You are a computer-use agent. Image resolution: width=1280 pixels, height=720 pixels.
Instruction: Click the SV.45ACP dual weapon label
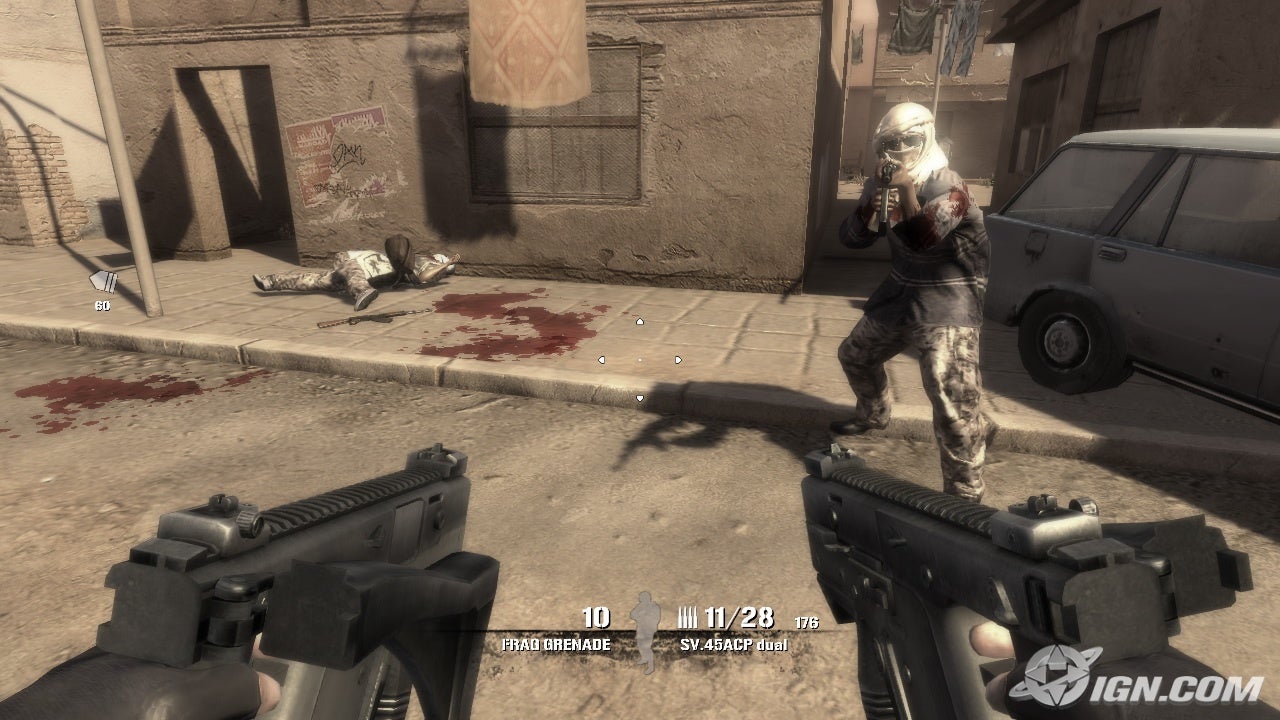point(732,645)
